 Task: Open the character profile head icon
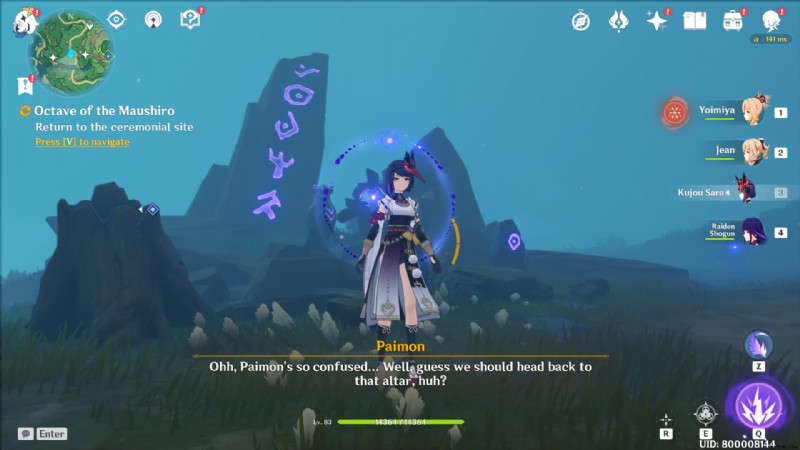click(771, 20)
